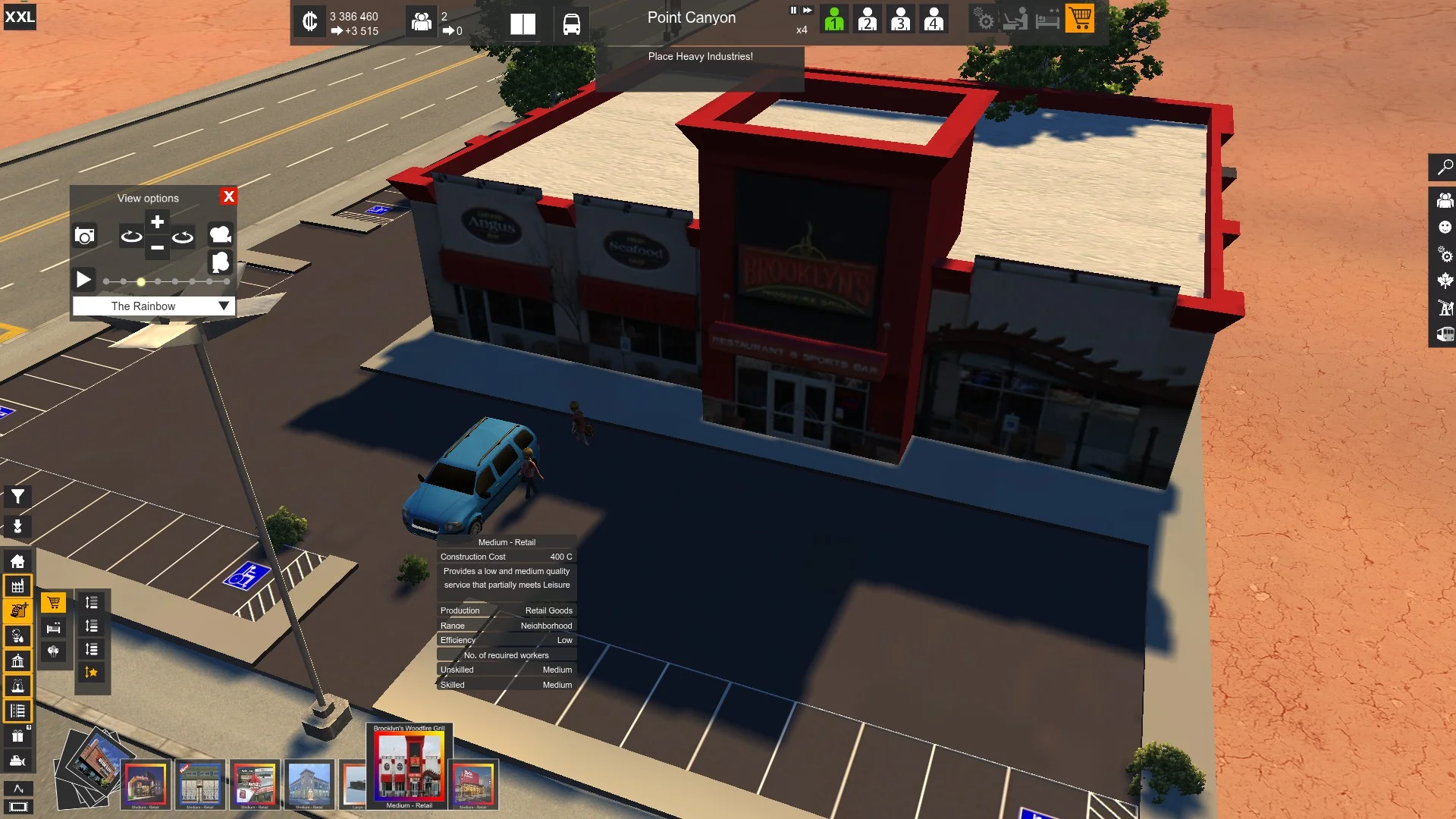Image resolution: width=1456 pixels, height=819 pixels.
Task: Open the industry factory build category
Action: click(17, 586)
